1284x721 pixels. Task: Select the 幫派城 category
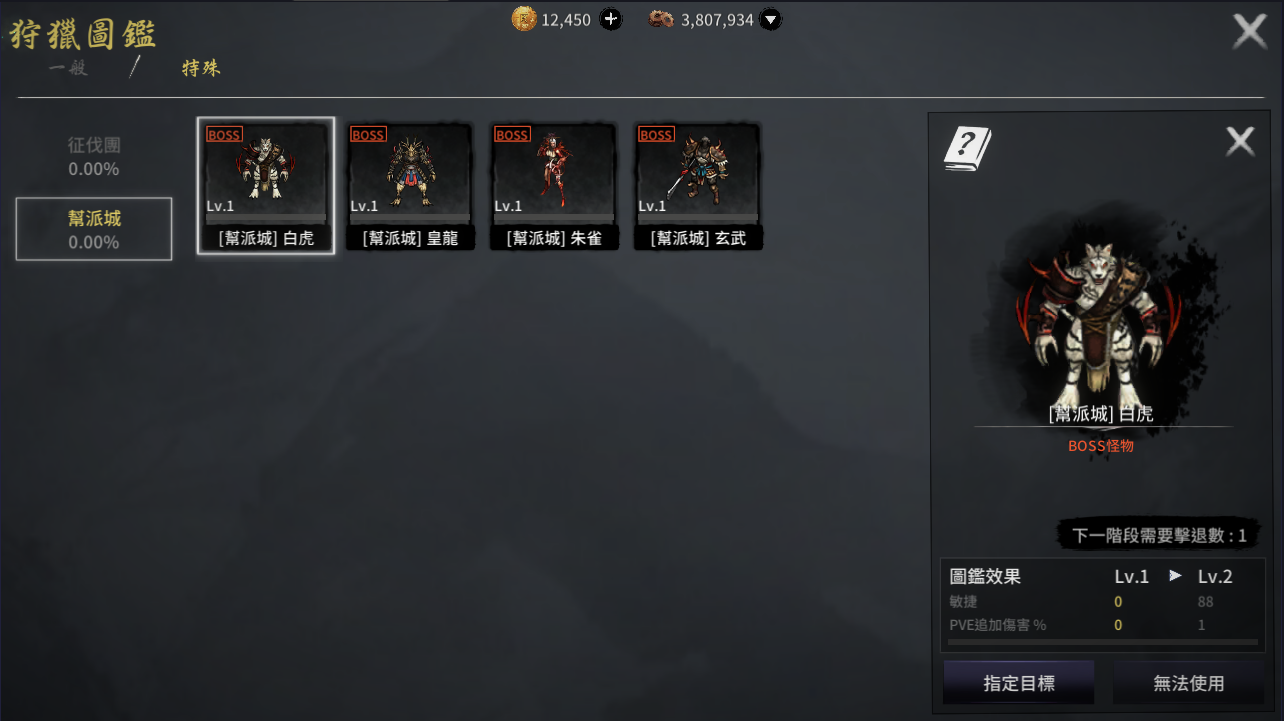94,229
